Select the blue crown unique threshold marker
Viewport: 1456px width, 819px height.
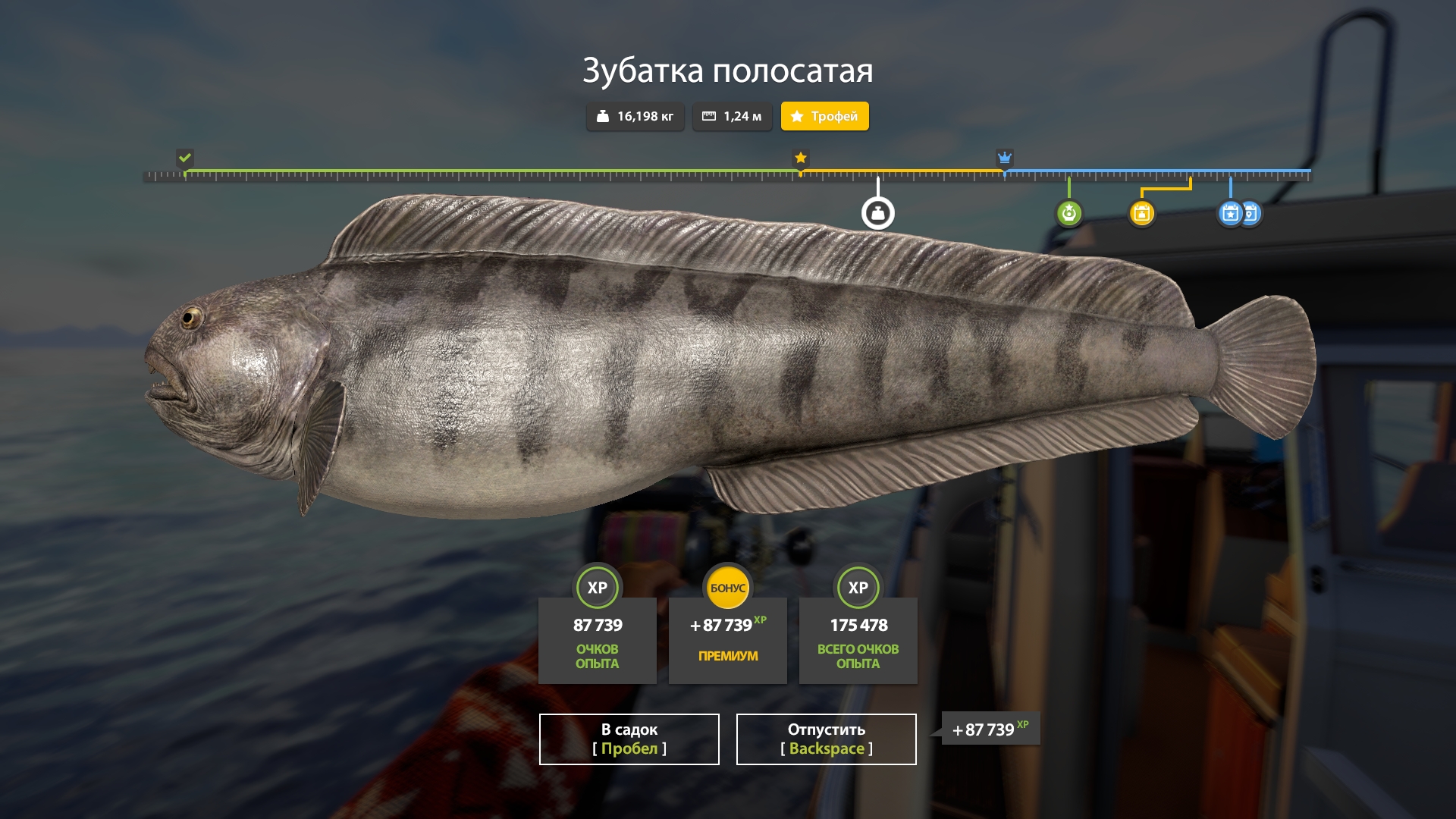pos(1004,158)
